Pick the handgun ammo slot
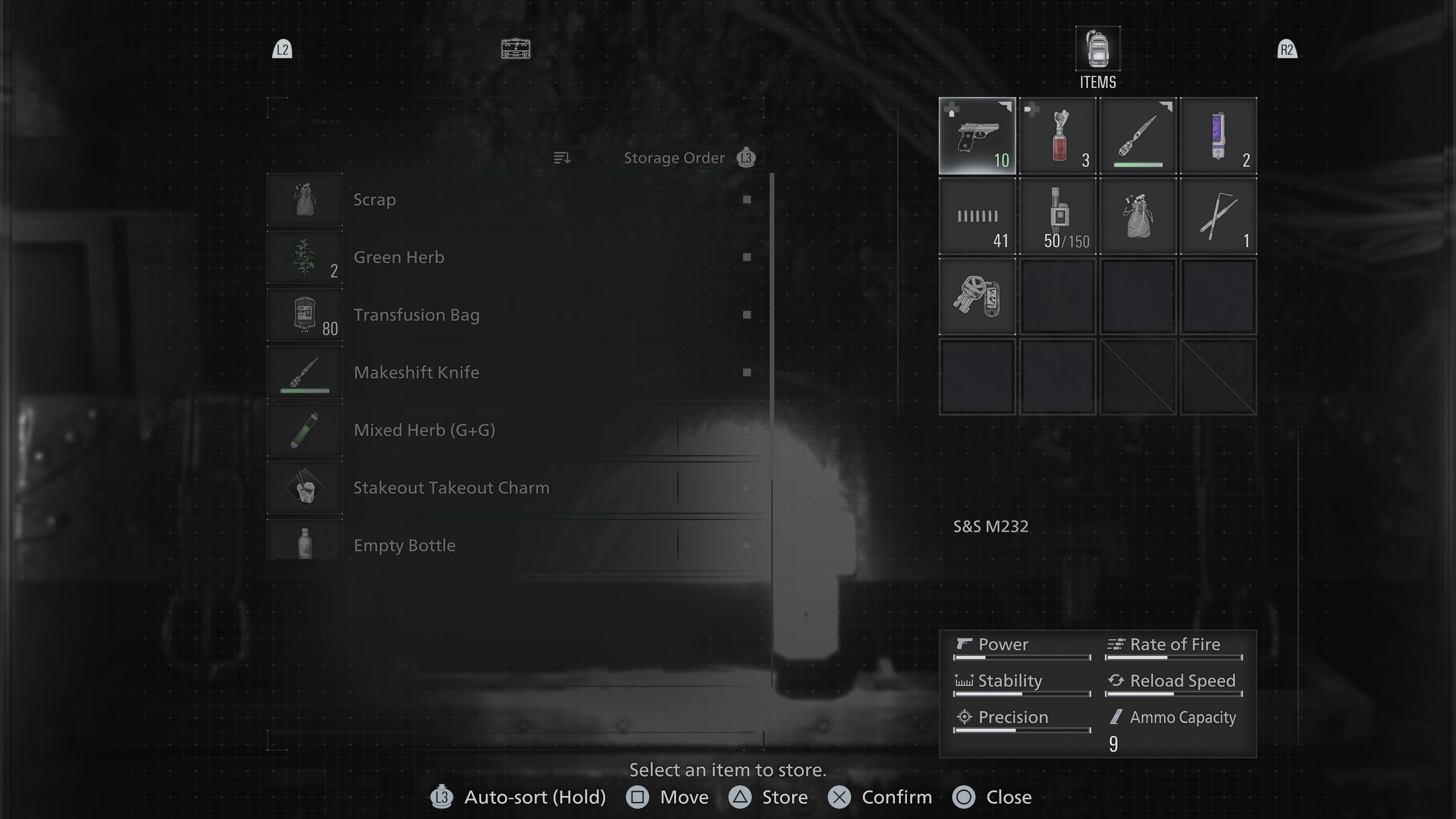Viewport: 1456px width, 819px height. [x=977, y=217]
